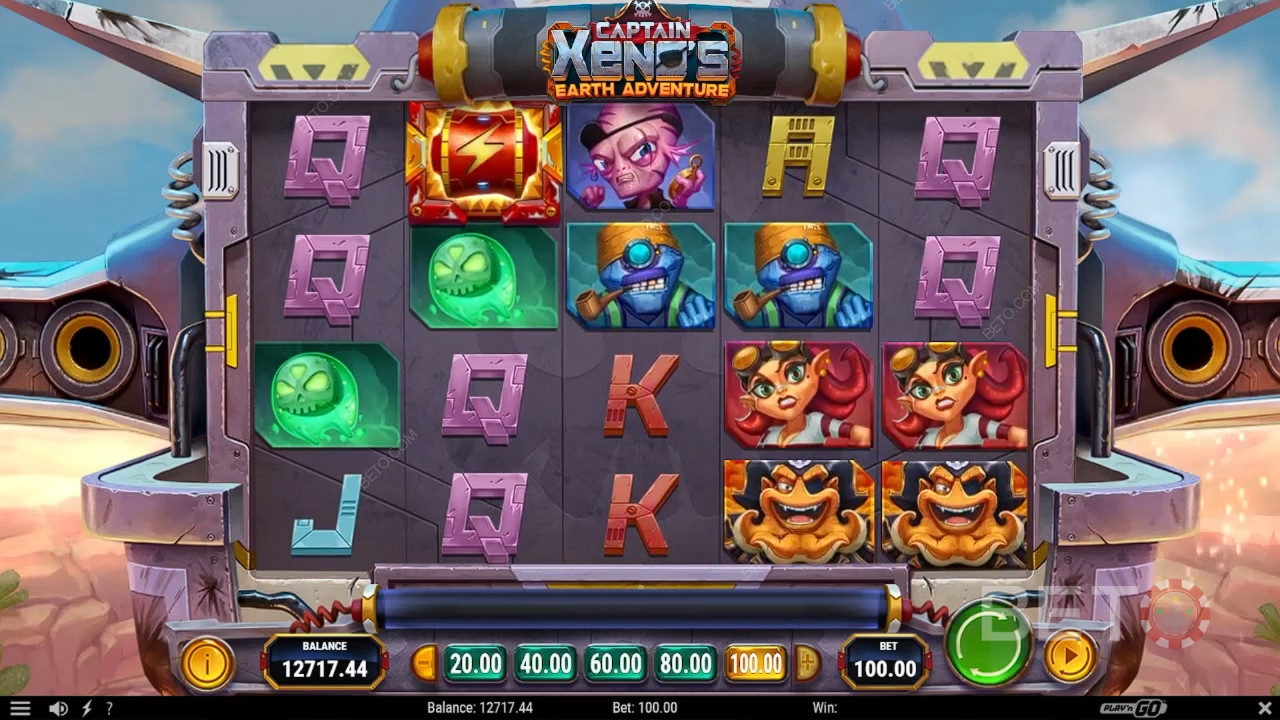Open the hamburger menu
The width and height of the screenshot is (1280, 720).
(x=20, y=708)
